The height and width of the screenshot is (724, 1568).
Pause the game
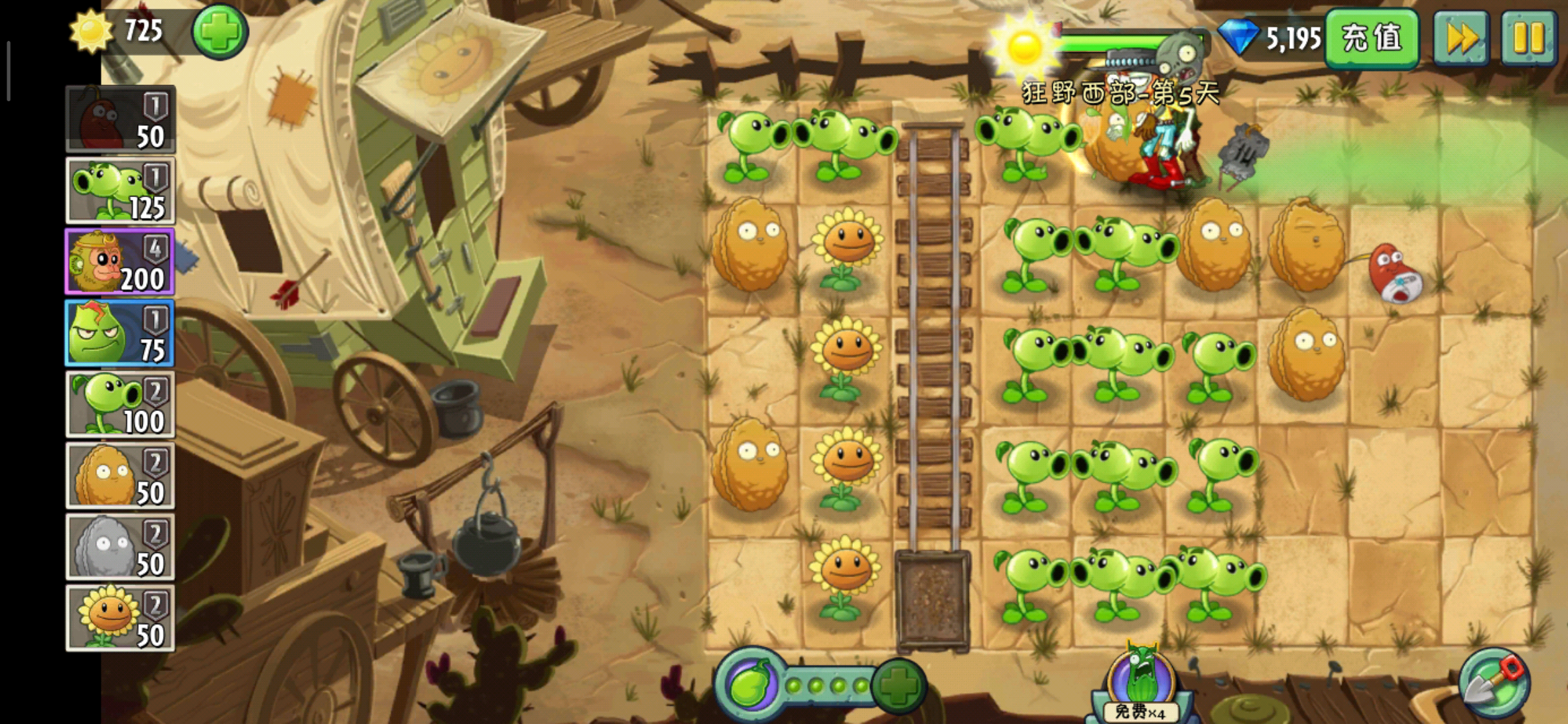click(1528, 38)
